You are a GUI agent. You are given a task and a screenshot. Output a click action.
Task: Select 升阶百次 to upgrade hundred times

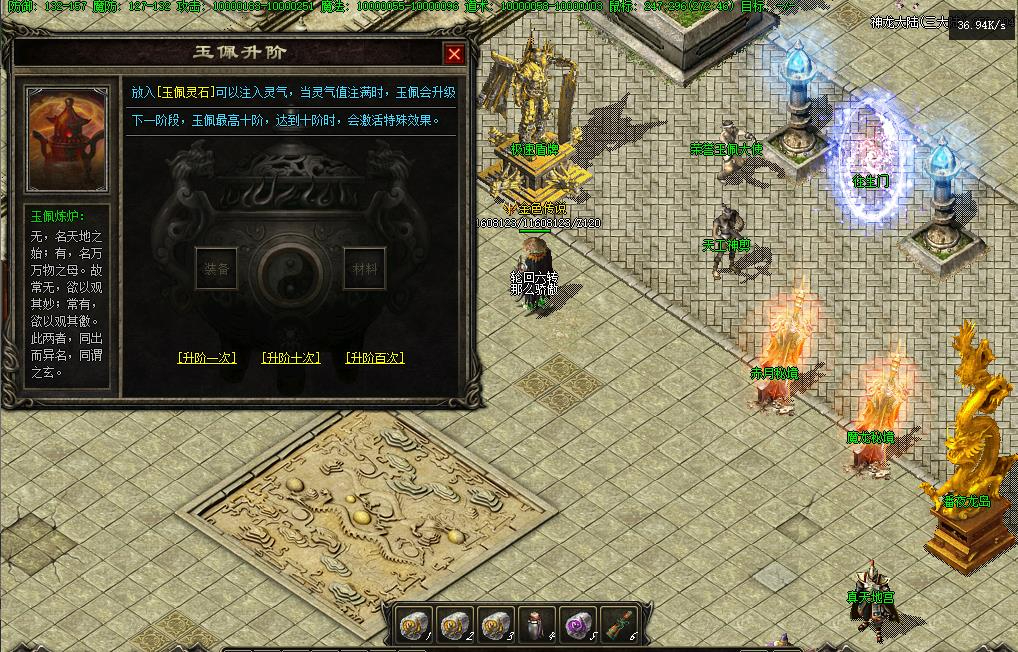point(375,357)
